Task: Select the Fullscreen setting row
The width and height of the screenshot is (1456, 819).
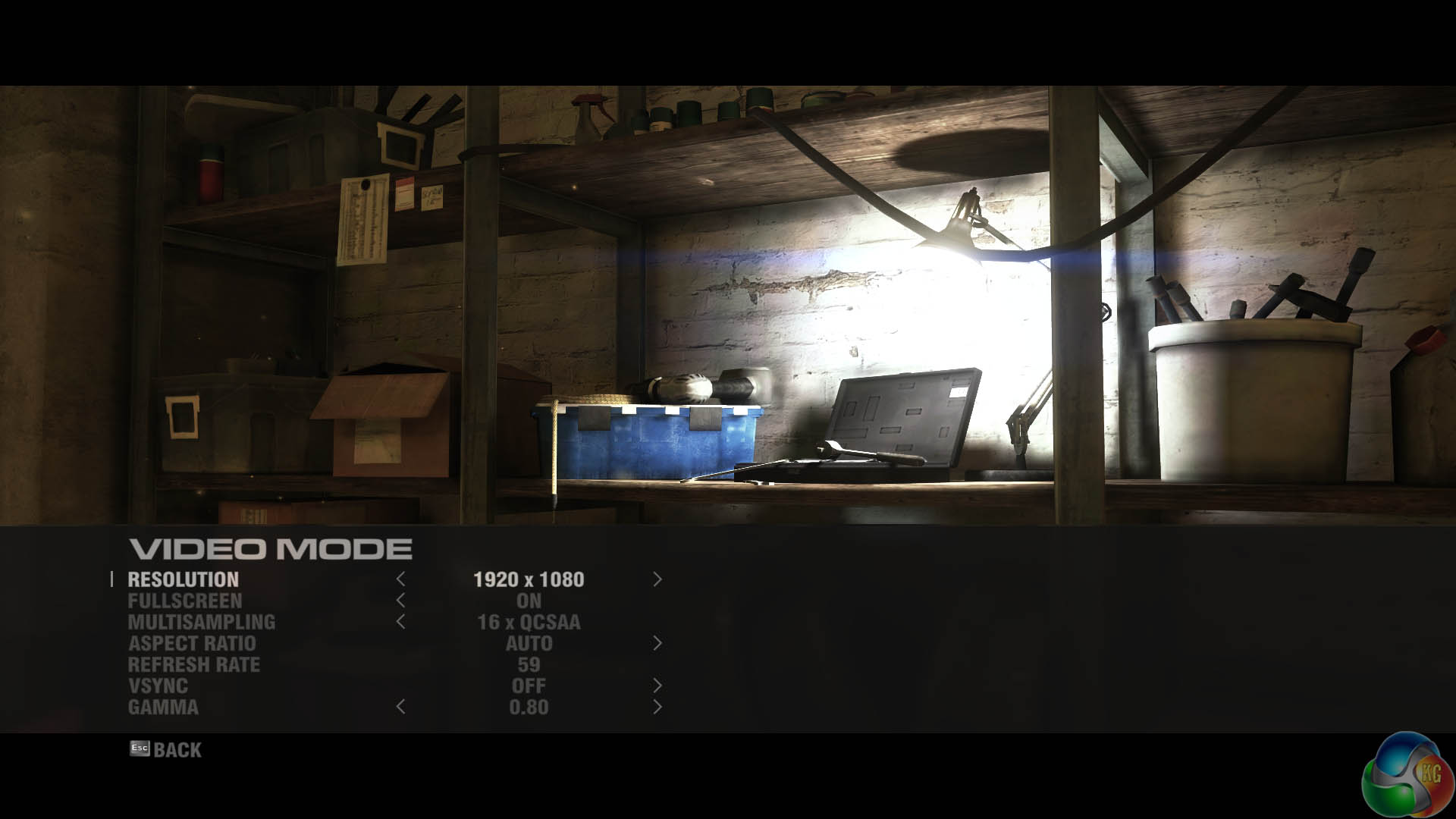Action: pyautogui.click(x=185, y=601)
